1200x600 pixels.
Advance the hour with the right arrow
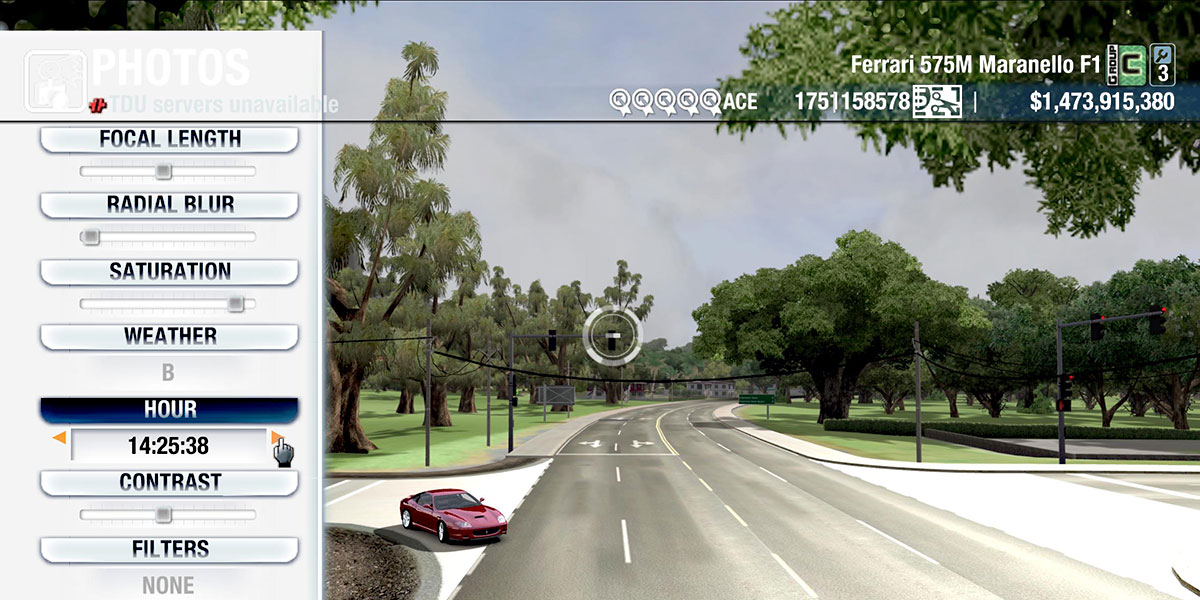pyautogui.click(x=276, y=438)
